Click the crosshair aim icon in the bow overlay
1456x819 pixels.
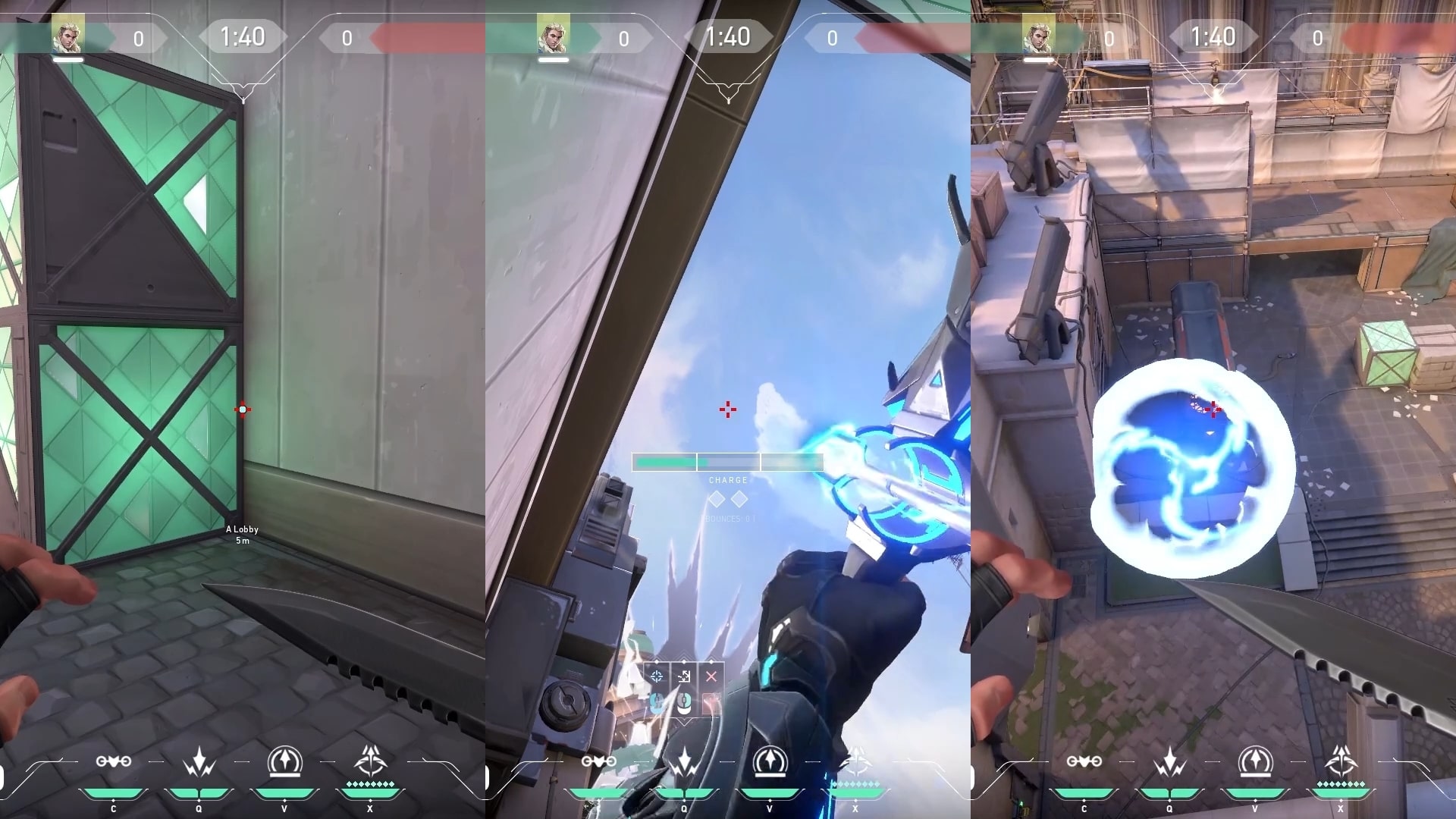657,676
